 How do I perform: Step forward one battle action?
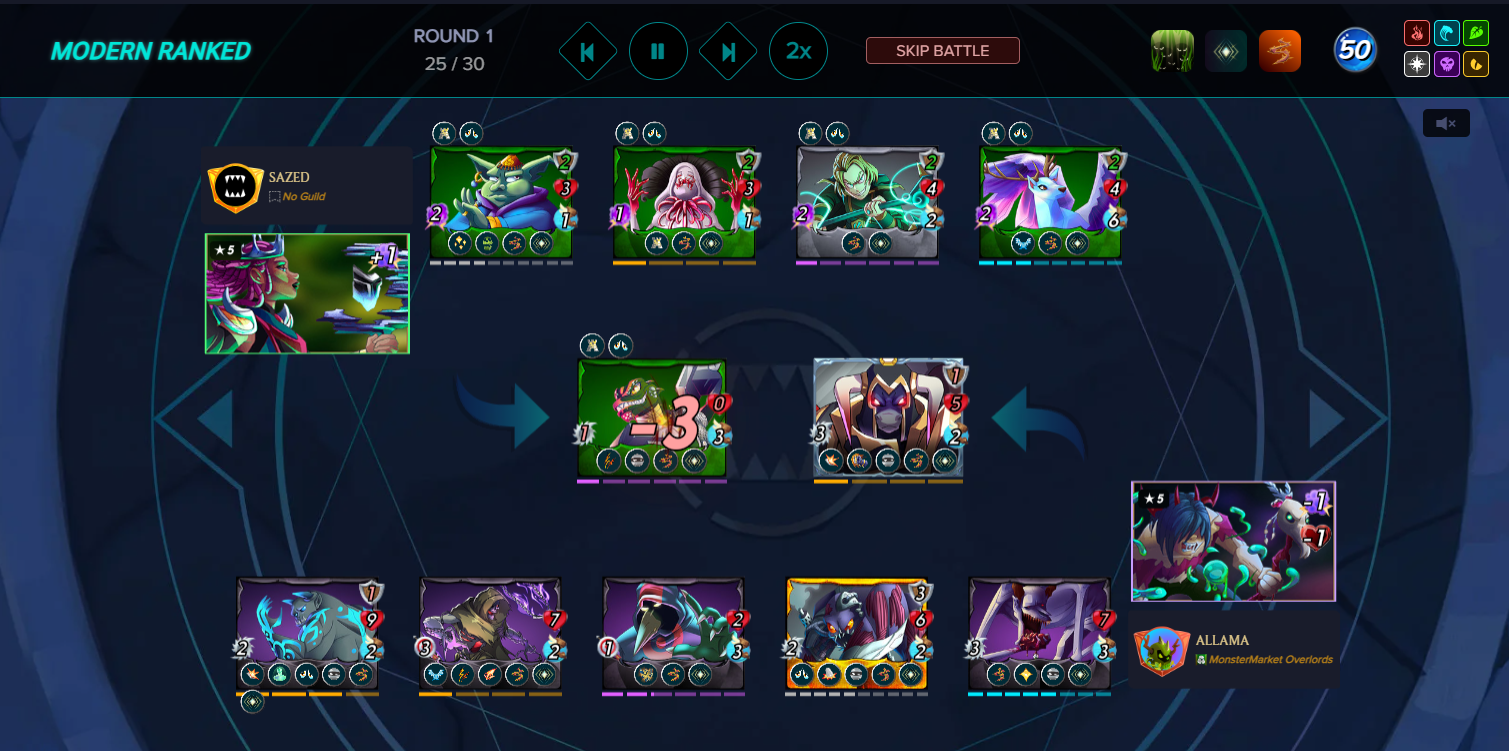pyautogui.click(x=728, y=51)
